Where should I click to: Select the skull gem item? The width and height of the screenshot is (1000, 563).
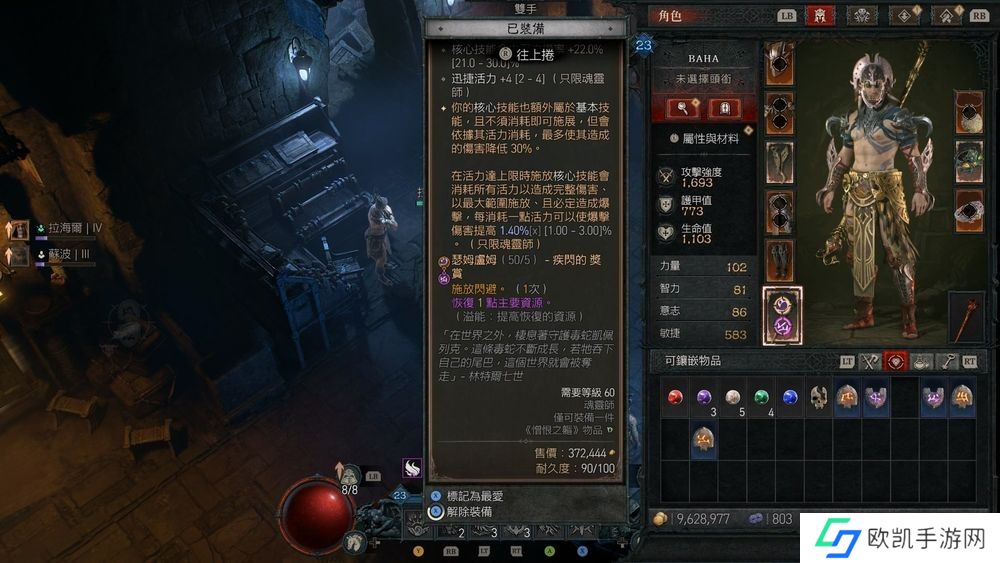(x=818, y=398)
